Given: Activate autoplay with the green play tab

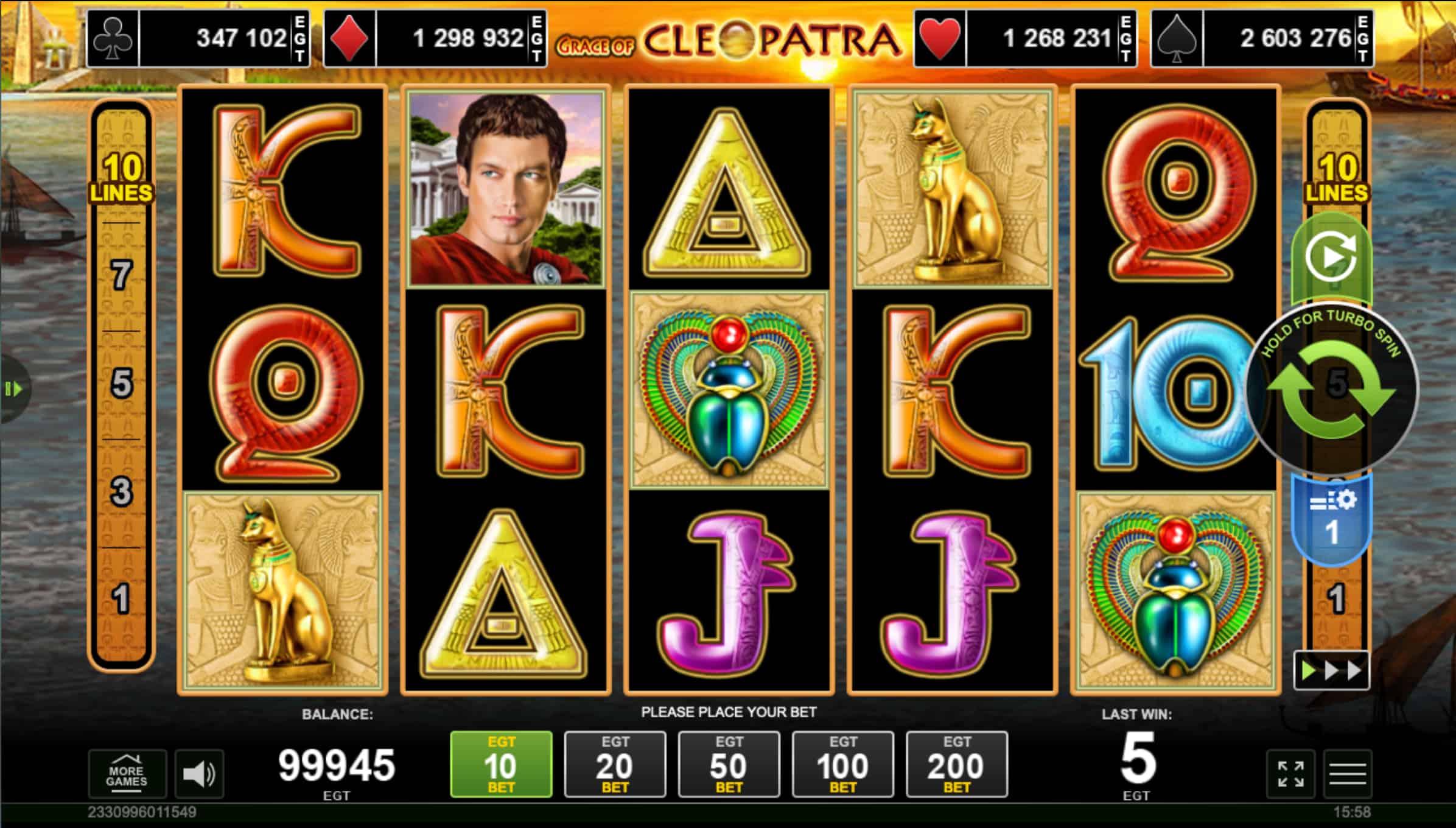Looking at the screenshot, I should [1331, 258].
